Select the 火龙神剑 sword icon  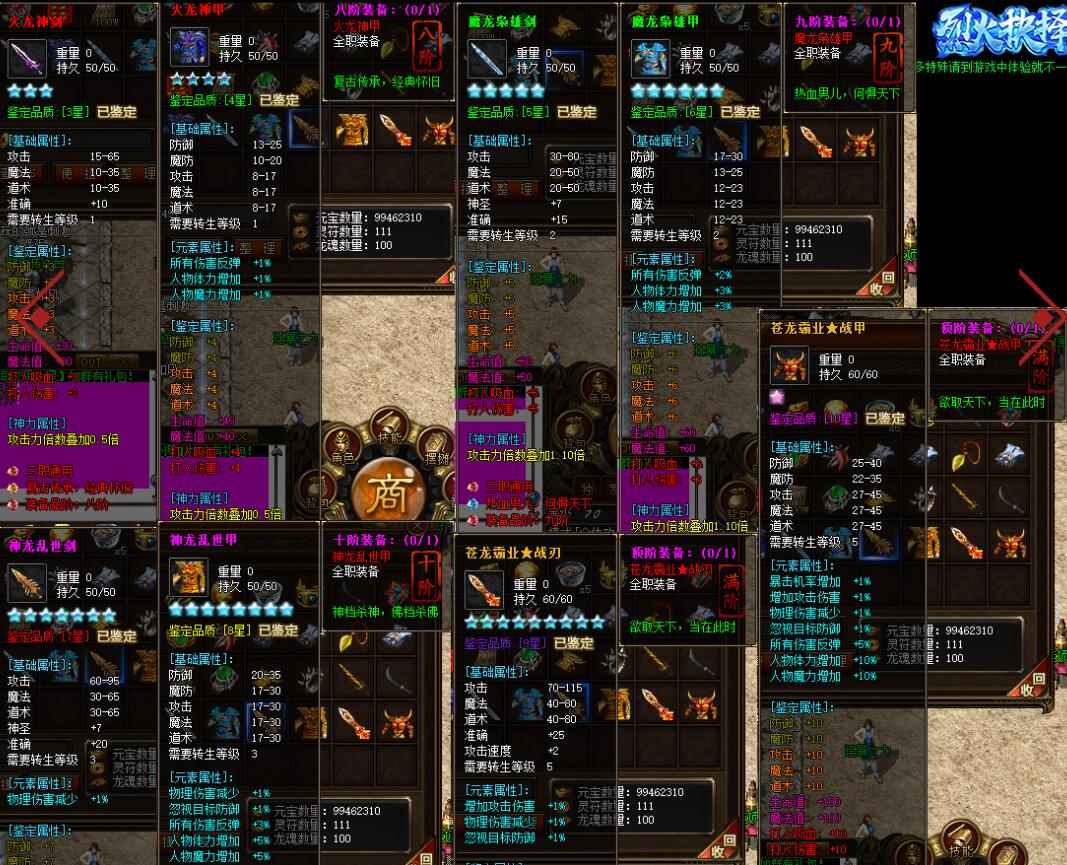point(26,60)
